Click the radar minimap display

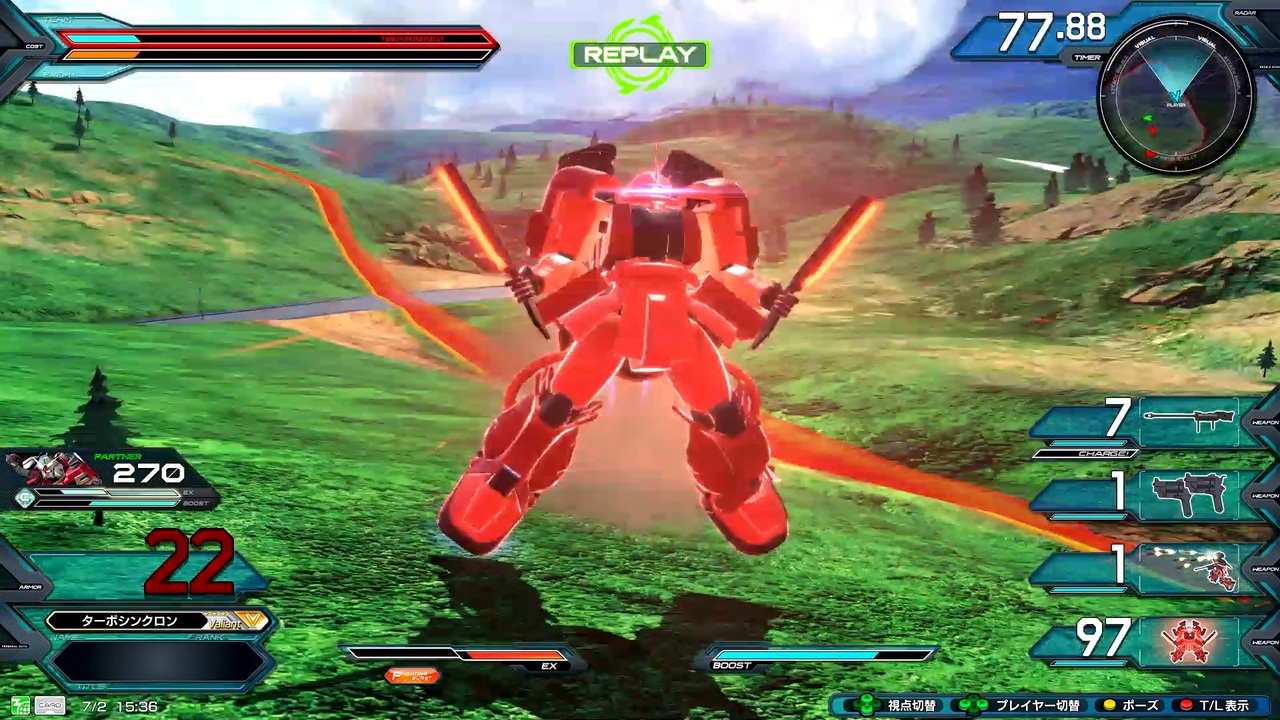[x=1175, y=100]
